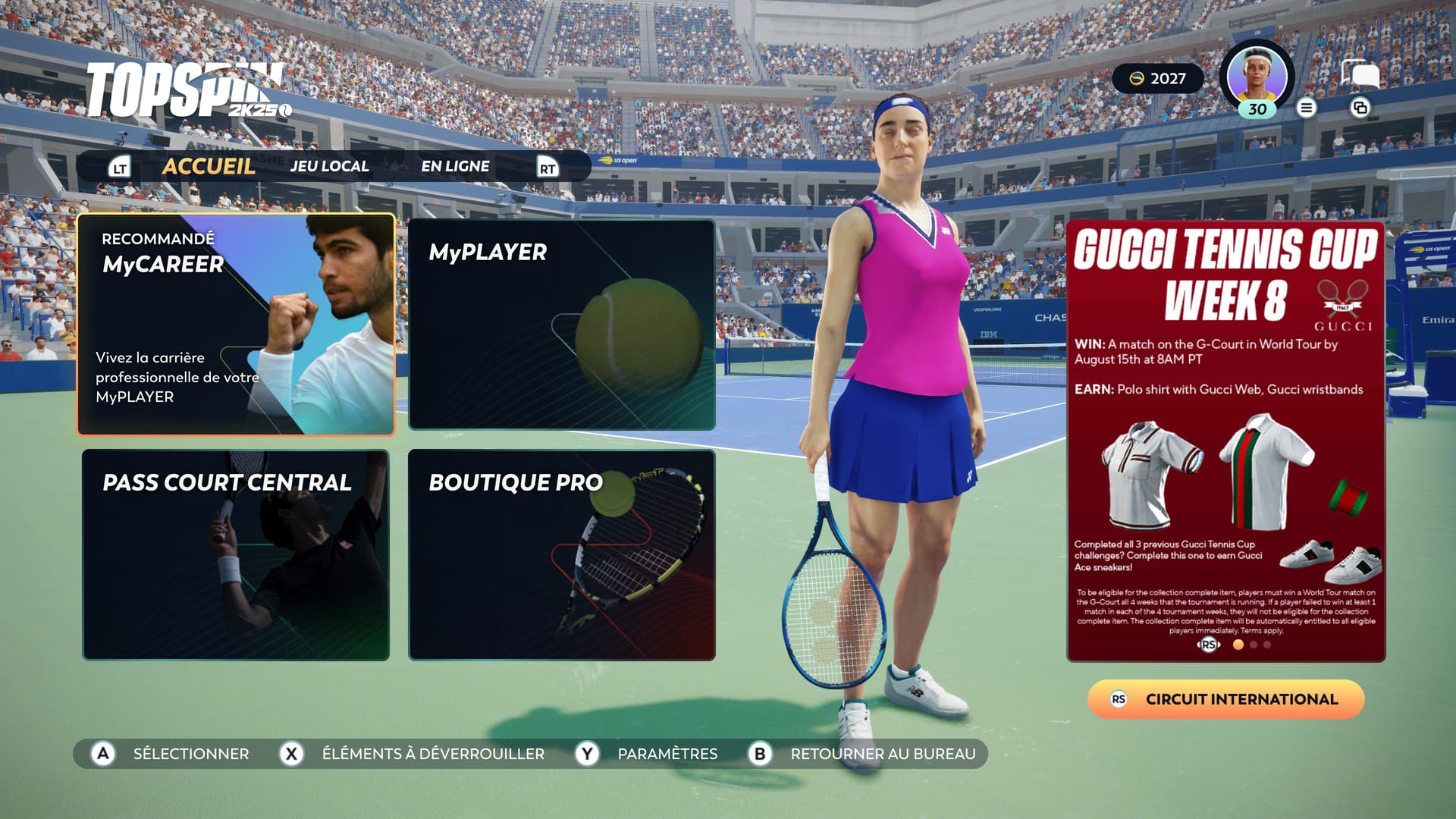Launch Circuit International

[x=1225, y=699]
